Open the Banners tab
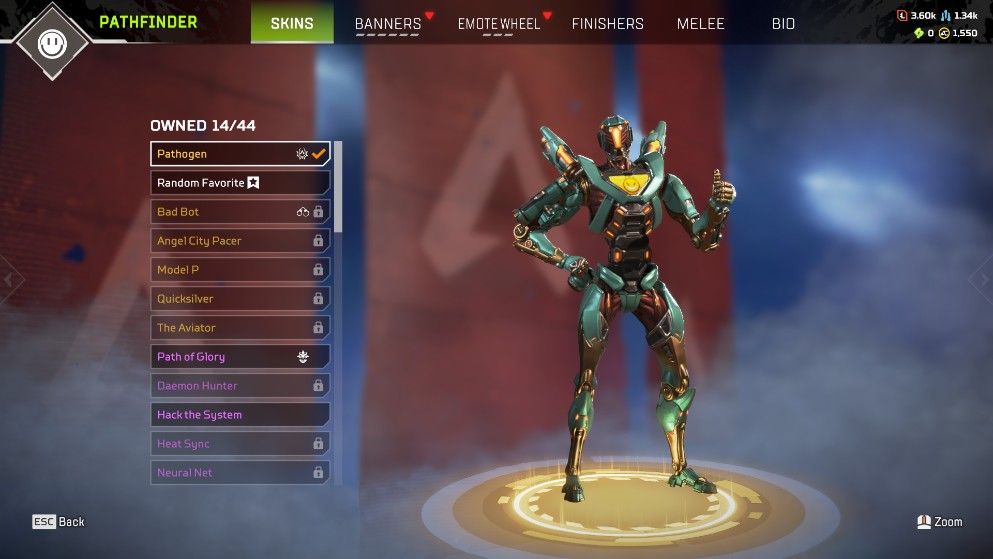Viewport: 993px width, 559px height. coord(388,24)
